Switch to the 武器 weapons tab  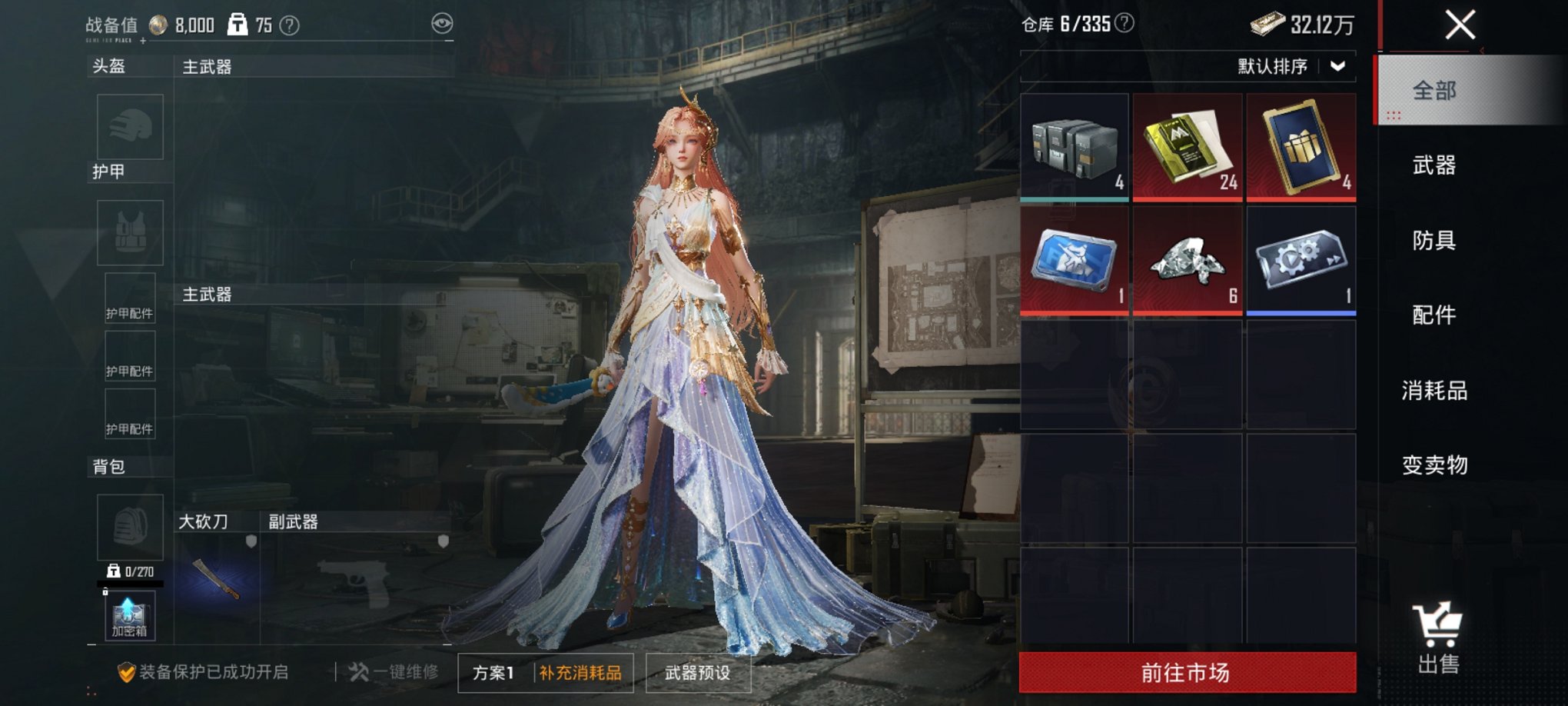1432,166
